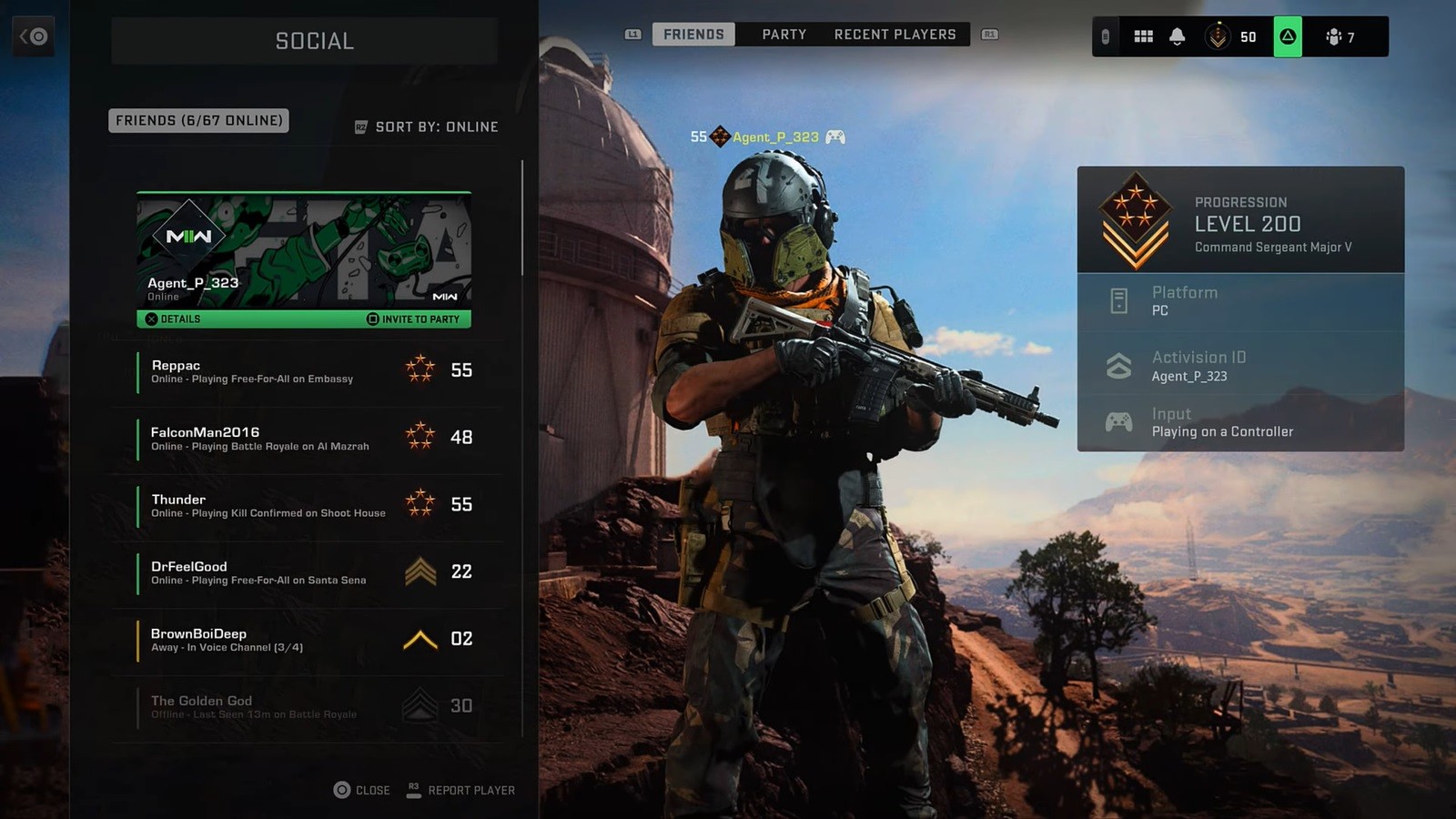Click the battery status icon

point(1104,36)
